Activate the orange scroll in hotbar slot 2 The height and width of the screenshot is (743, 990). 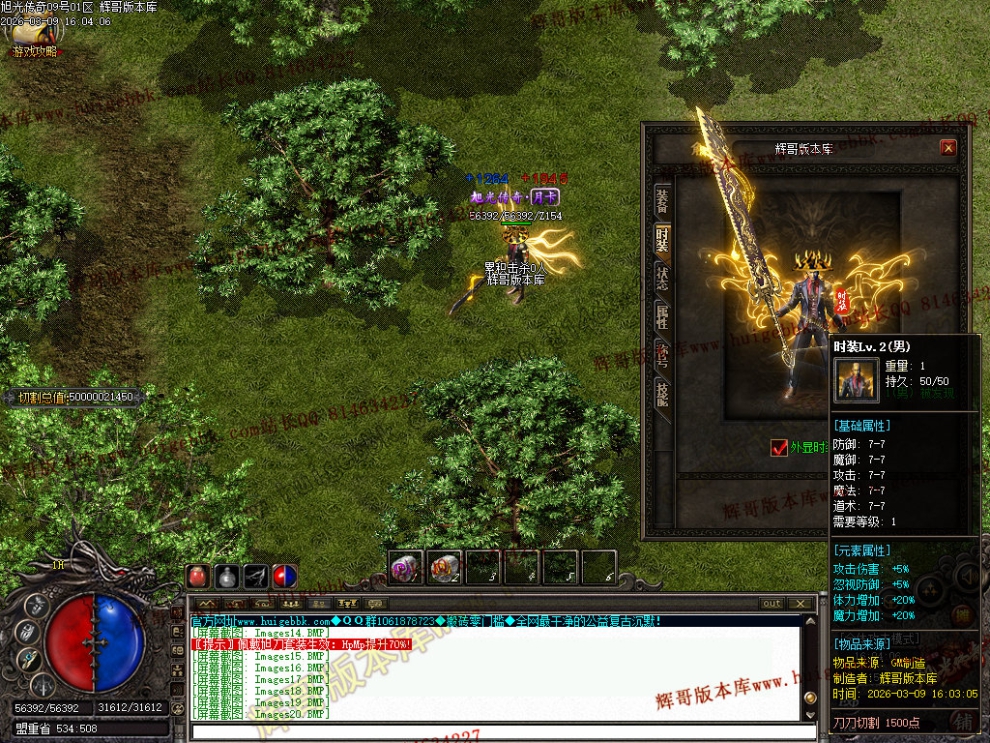(x=444, y=567)
